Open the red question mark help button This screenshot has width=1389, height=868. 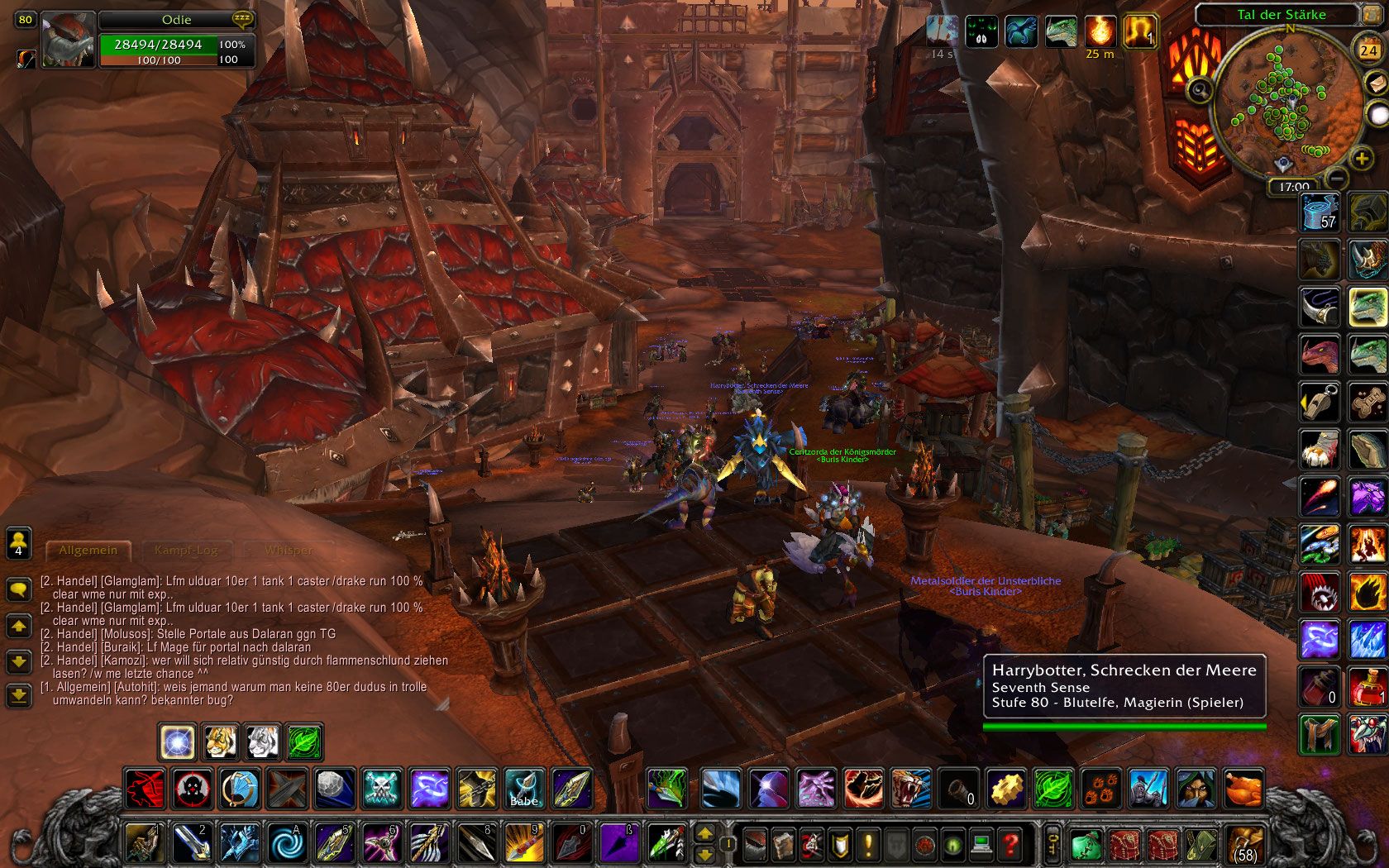[x=1010, y=845]
